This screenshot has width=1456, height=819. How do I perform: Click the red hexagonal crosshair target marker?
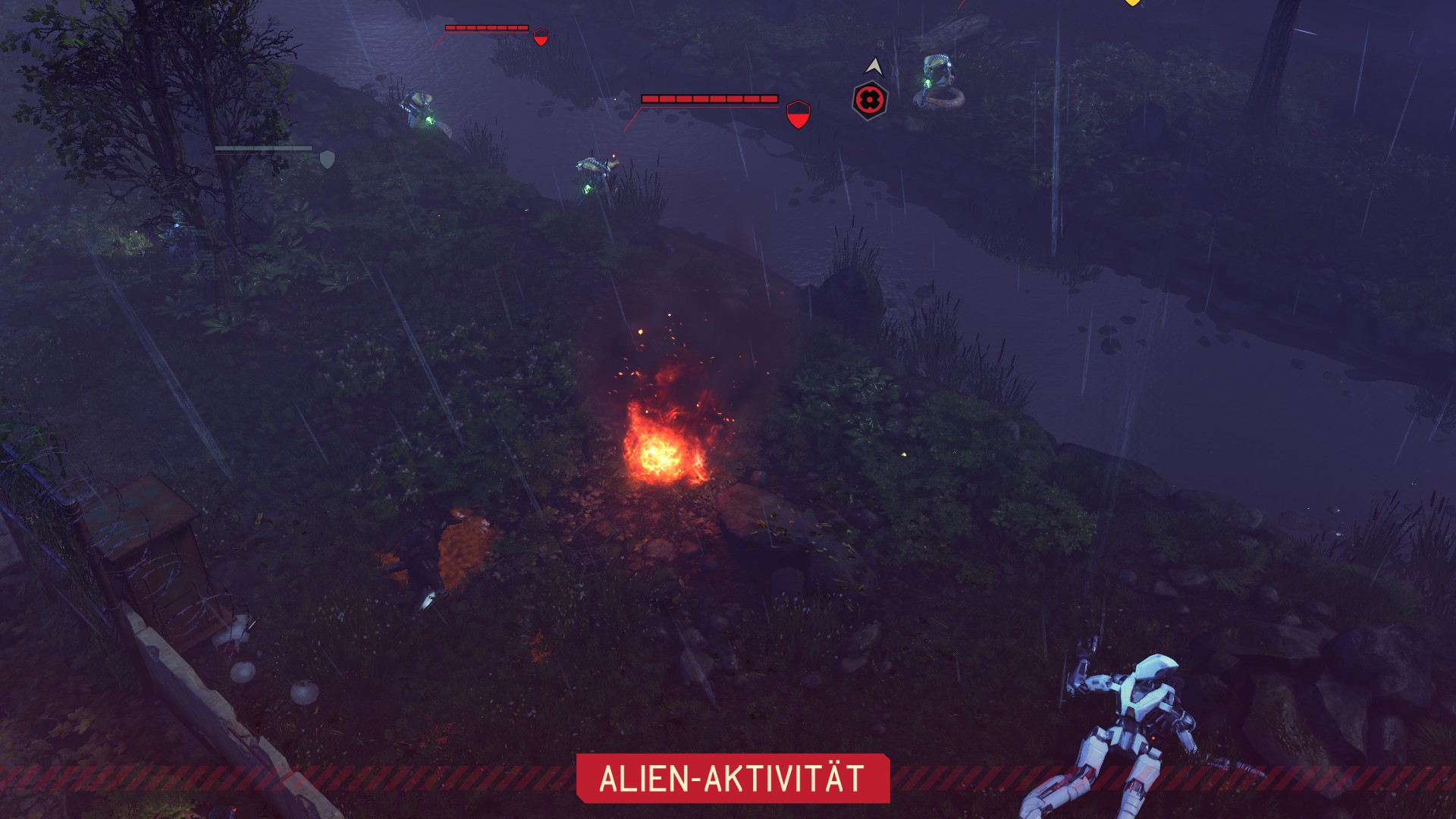pyautogui.click(x=869, y=100)
